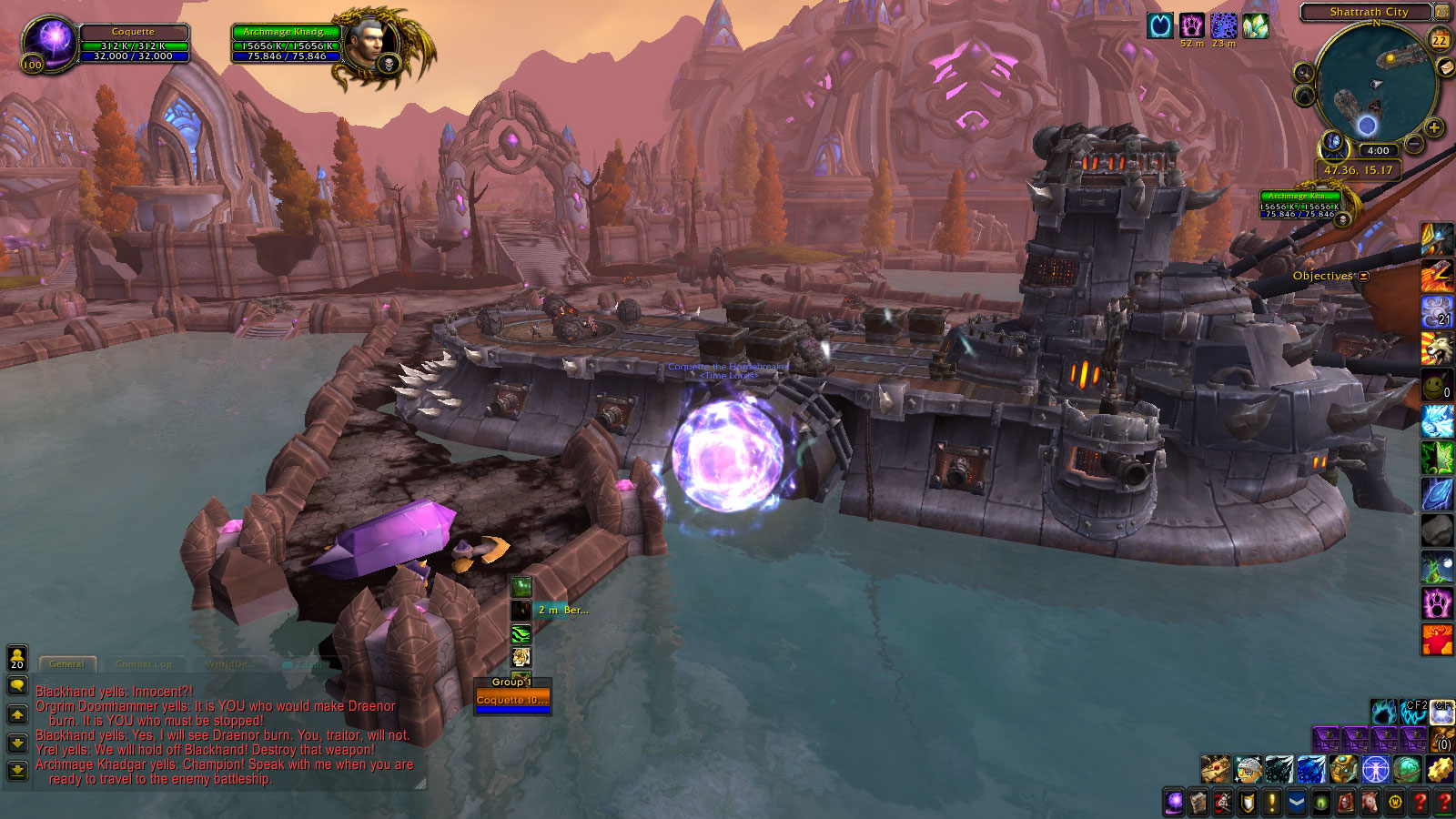The width and height of the screenshot is (1456, 819).
Task: Toggle the Objectives tracker collapse button
Action: (1364, 276)
